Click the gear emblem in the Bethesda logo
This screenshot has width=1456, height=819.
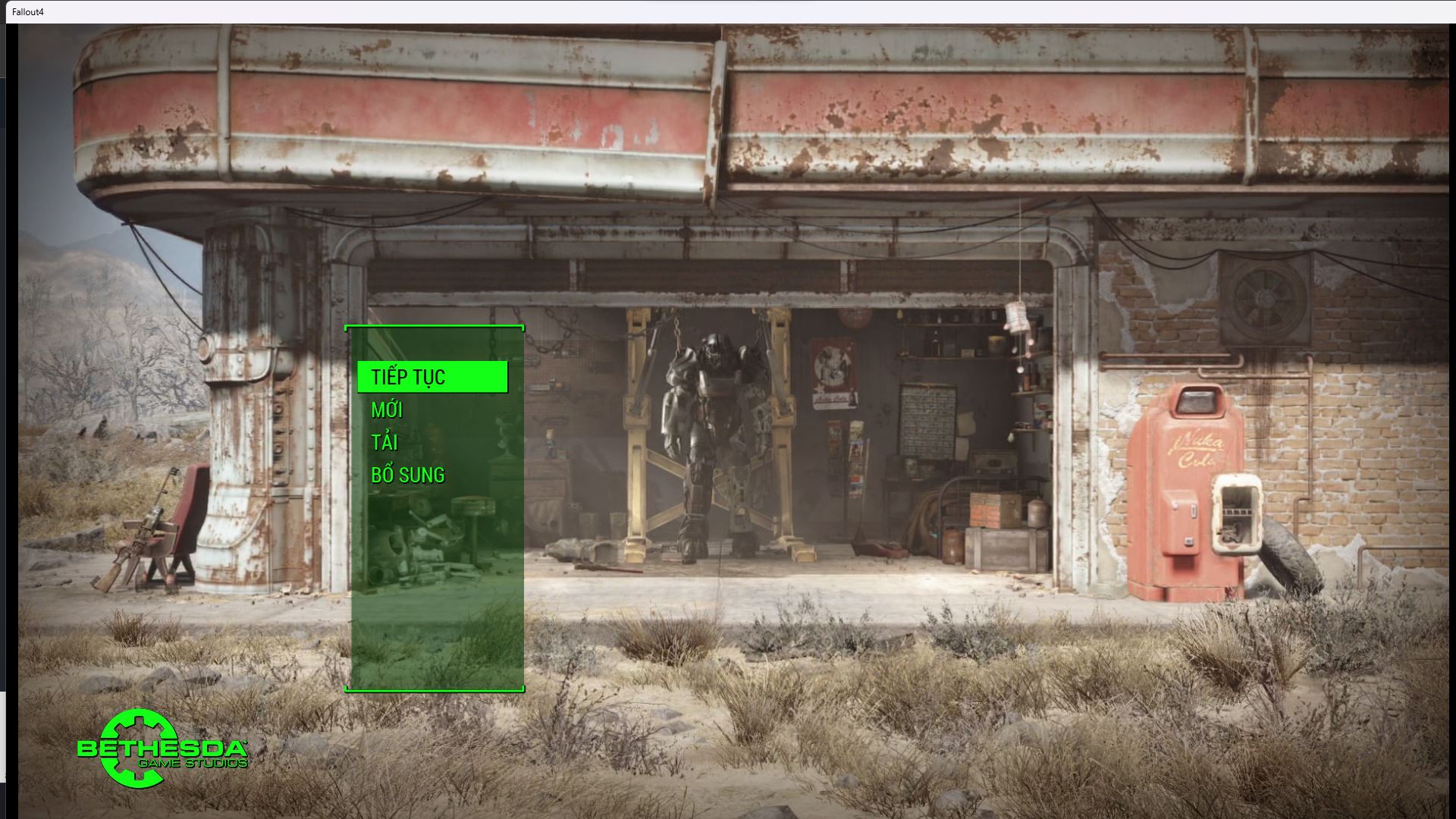[x=136, y=747]
